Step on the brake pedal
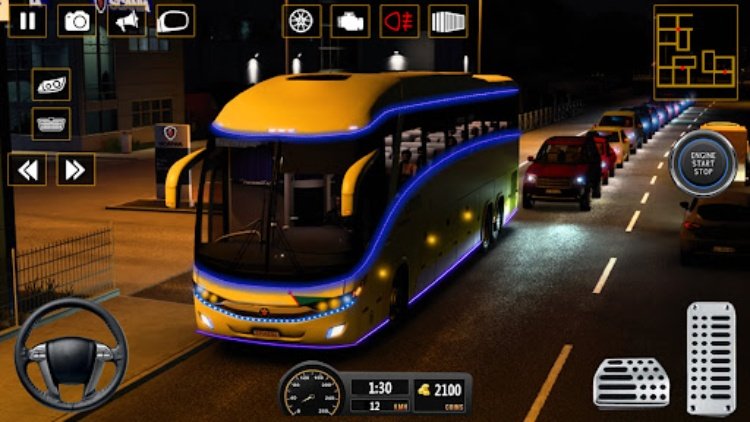 pos(631,381)
